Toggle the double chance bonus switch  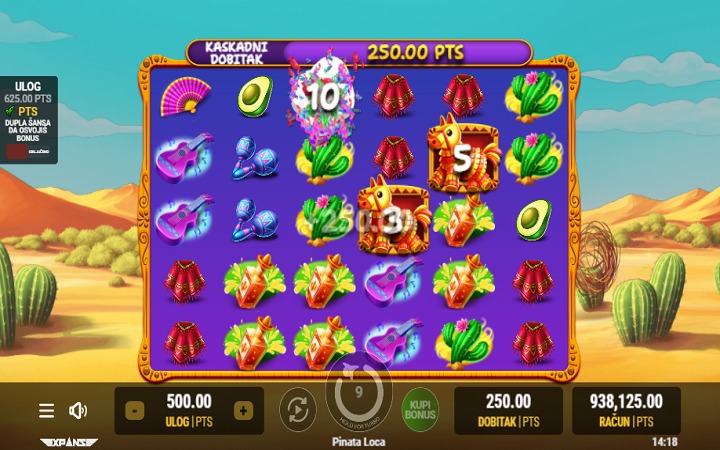[18, 152]
